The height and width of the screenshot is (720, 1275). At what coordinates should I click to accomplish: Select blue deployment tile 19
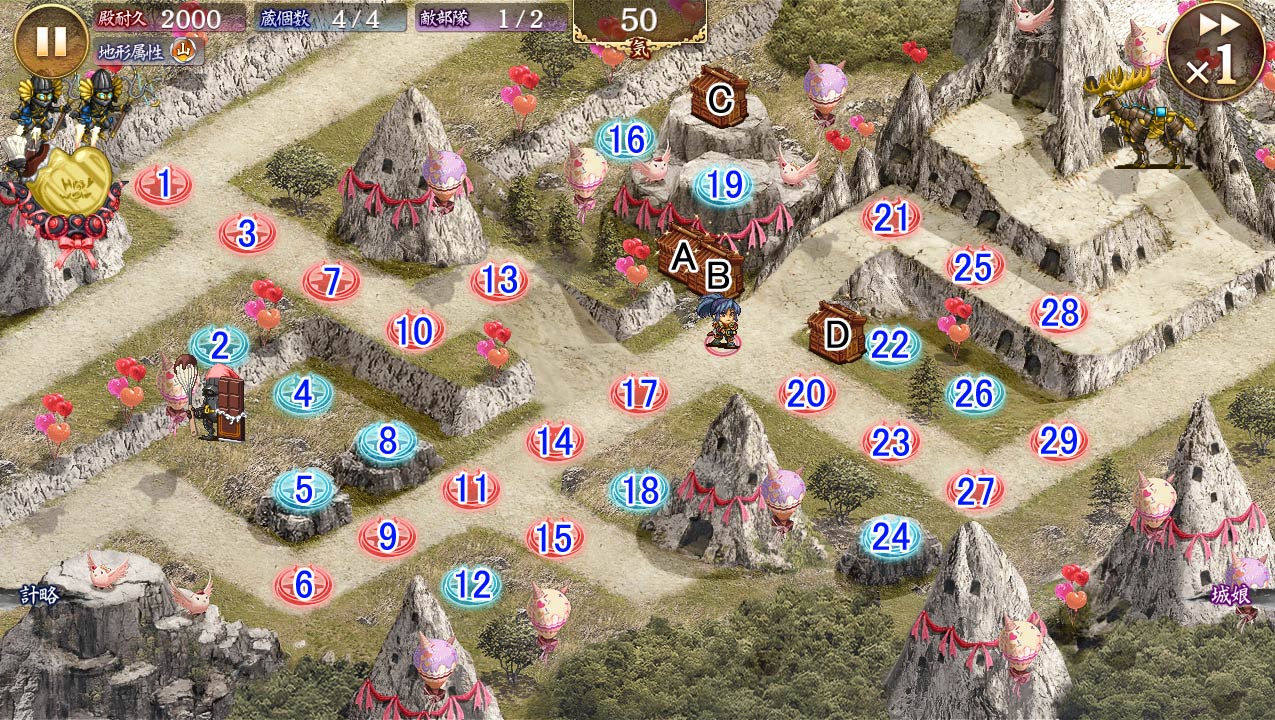(x=724, y=186)
